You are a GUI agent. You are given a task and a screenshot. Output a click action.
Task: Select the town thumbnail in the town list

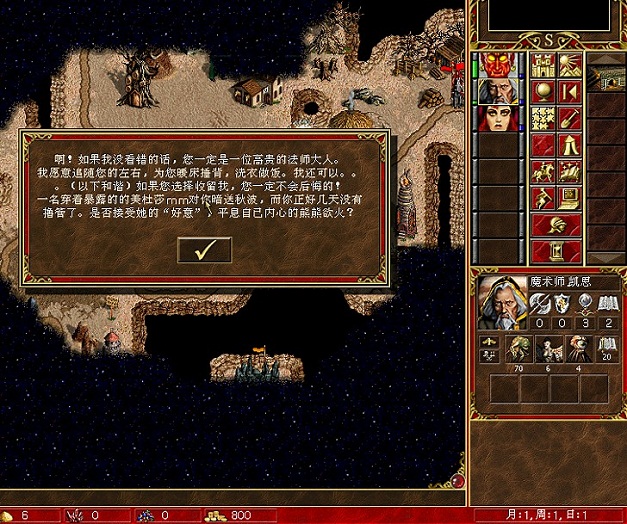pos(607,80)
